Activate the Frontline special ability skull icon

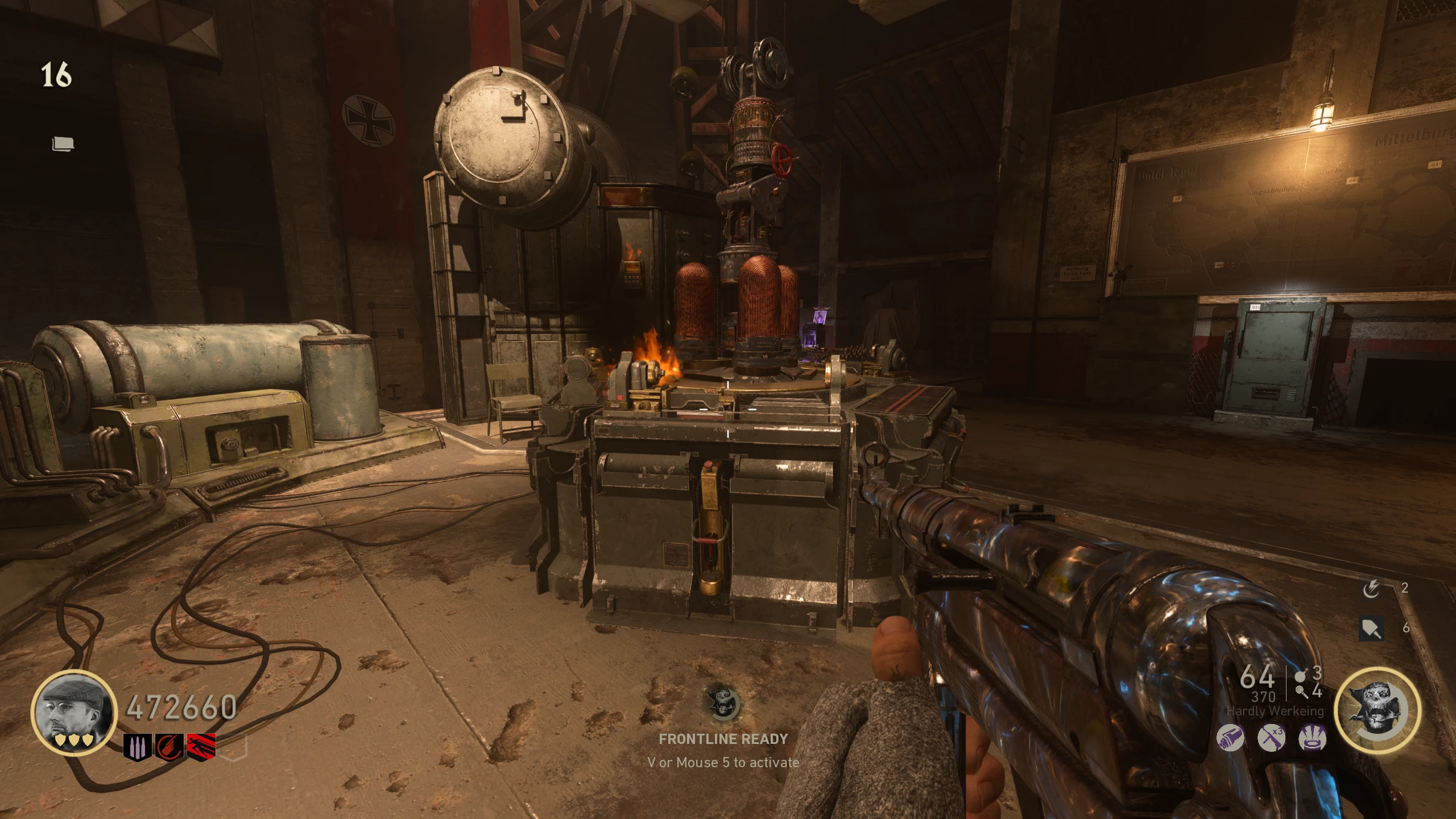click(x=1377, y=710)
